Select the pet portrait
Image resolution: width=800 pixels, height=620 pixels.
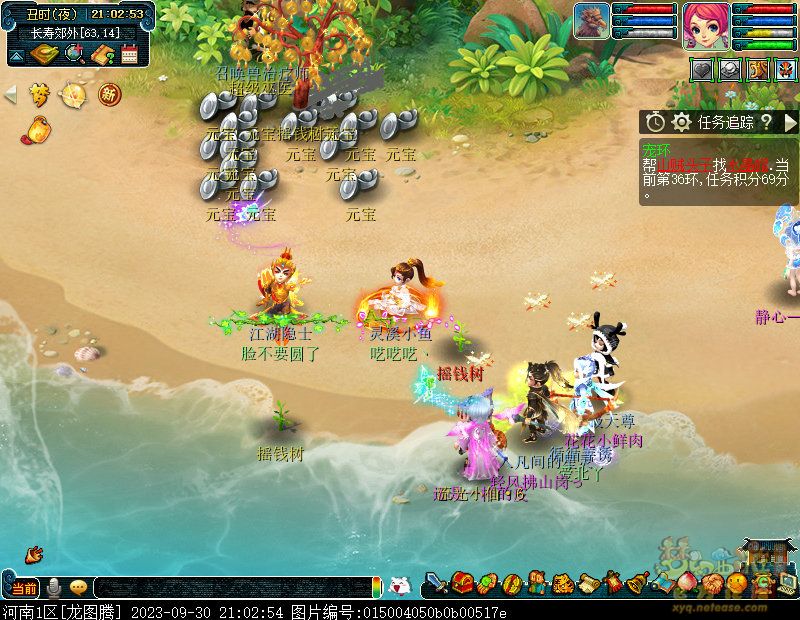tap(591, 20)
